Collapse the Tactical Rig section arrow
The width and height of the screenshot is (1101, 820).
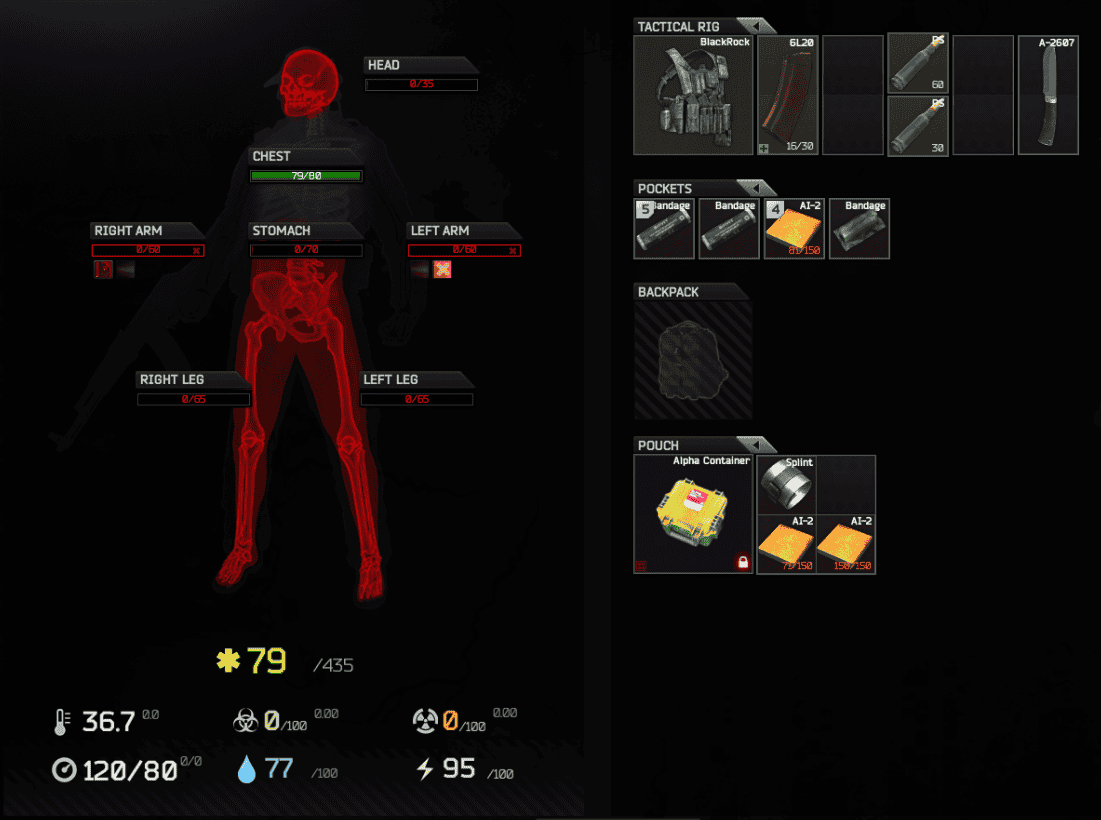[756, 26]
